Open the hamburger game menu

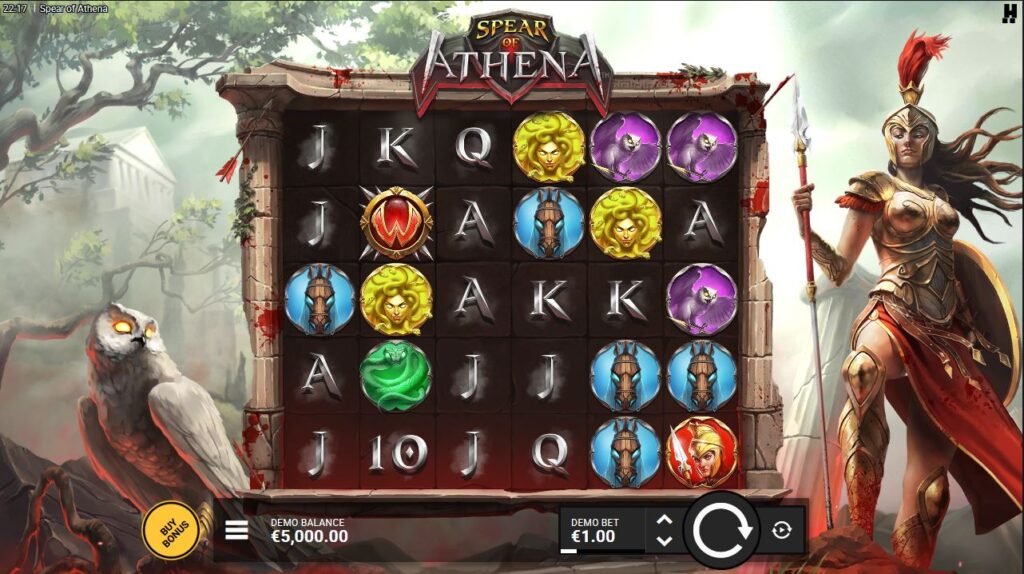(236, 529)
